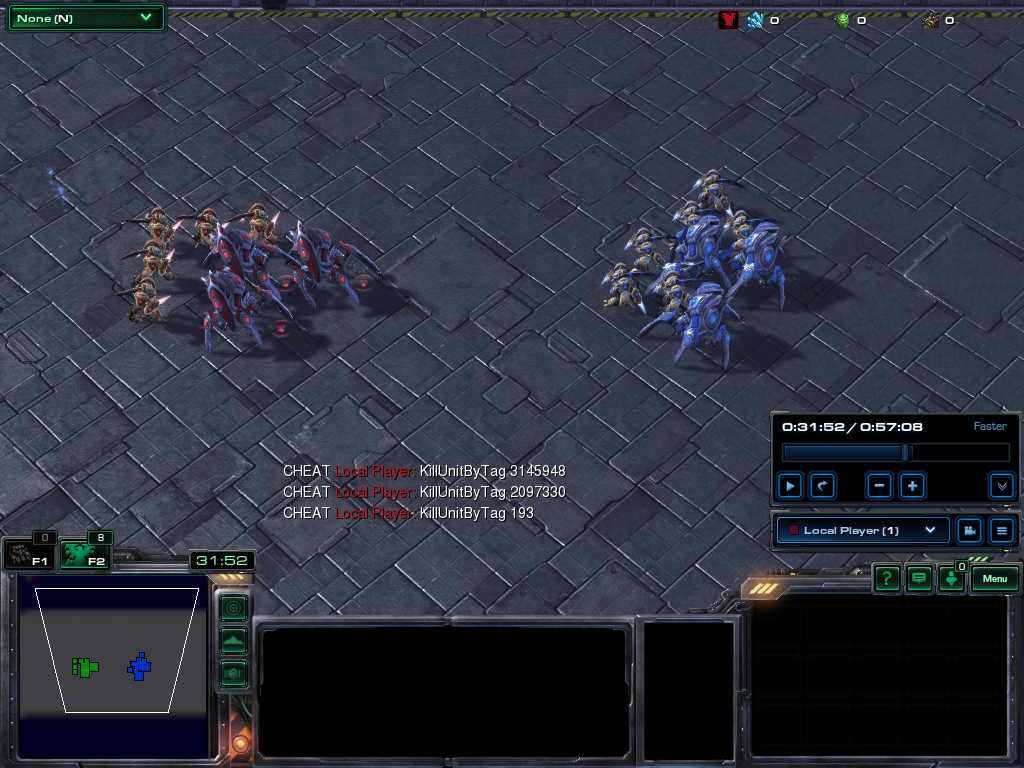Click the blue units on the minimap
This screenshot has height=768, width=1024.
[x=140, y=666]
